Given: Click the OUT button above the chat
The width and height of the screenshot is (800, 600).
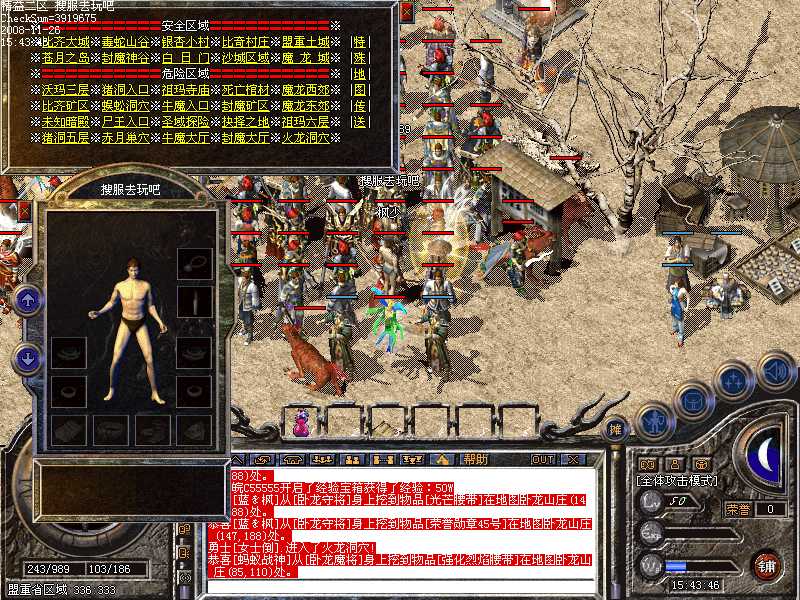Looking at the screenshot, I should point(543,459).
